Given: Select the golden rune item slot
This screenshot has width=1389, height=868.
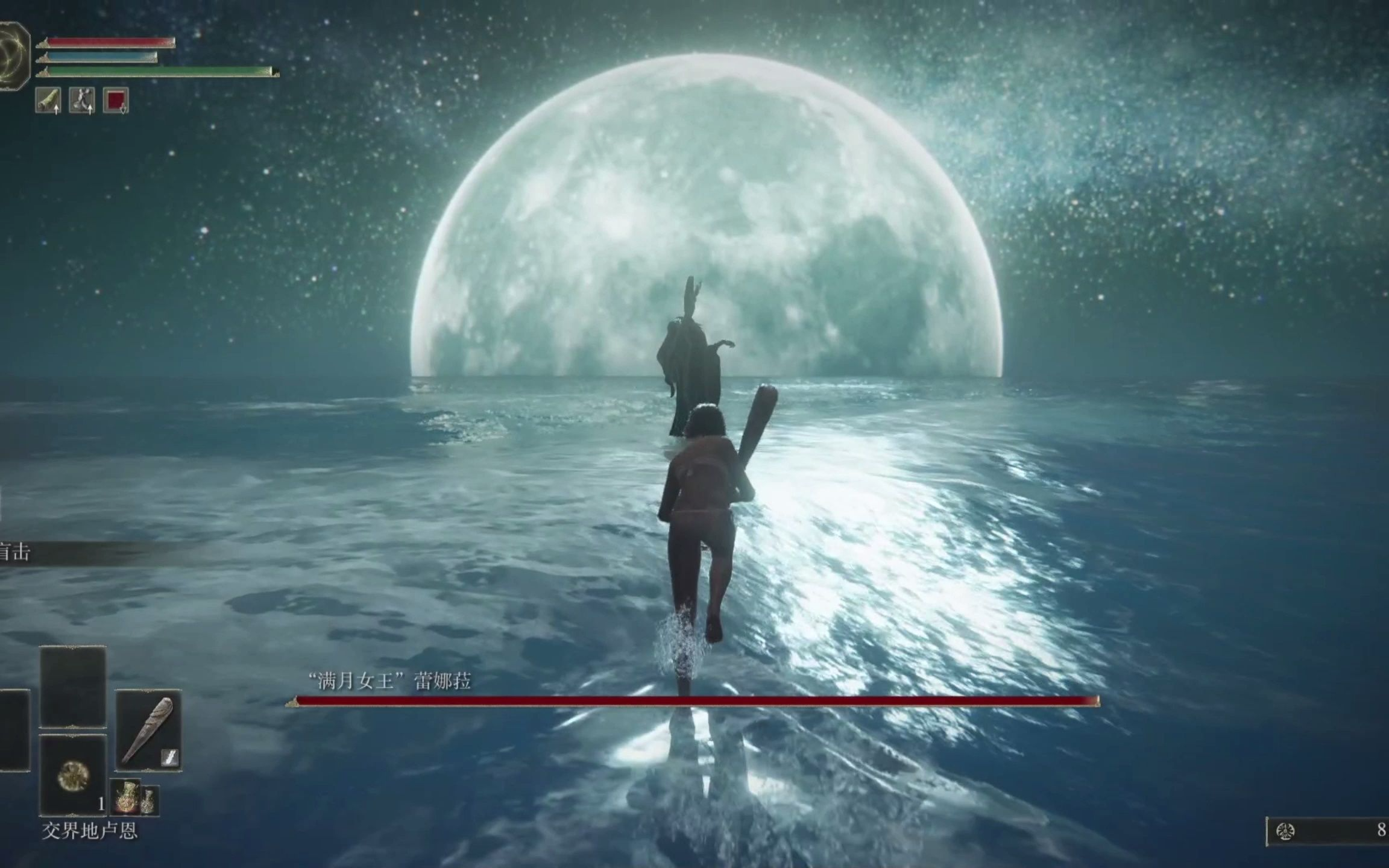Looking at the screenshot, I should click(x=73, y=775).
